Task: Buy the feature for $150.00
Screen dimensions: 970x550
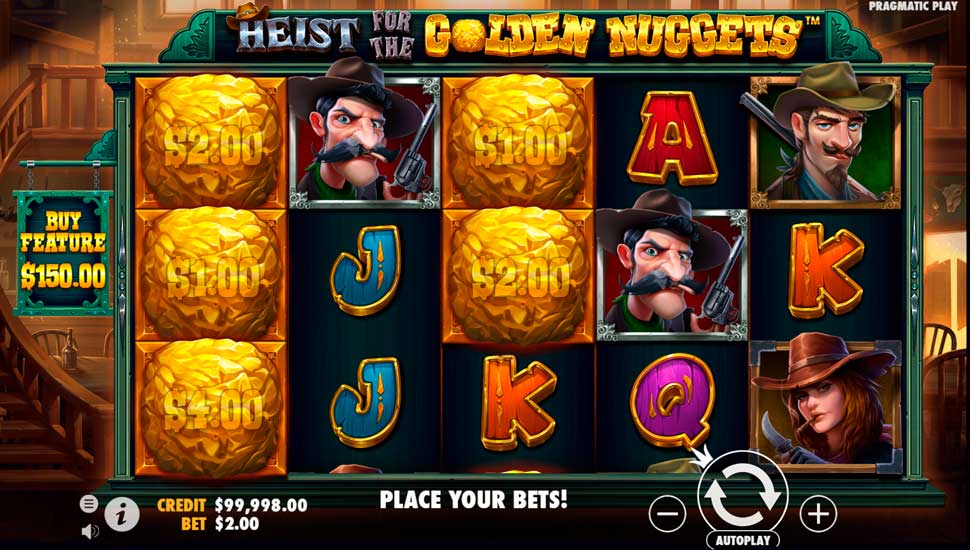Action: click(x=63, y=254)
